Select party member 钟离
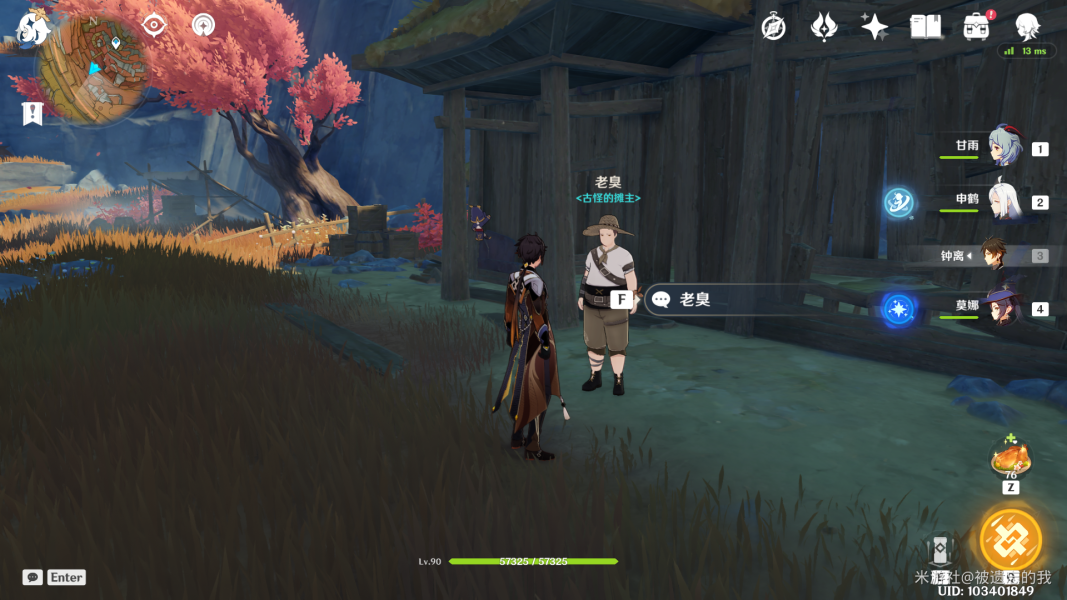Viewport: 1067px width, 600px height. point(993,255)
